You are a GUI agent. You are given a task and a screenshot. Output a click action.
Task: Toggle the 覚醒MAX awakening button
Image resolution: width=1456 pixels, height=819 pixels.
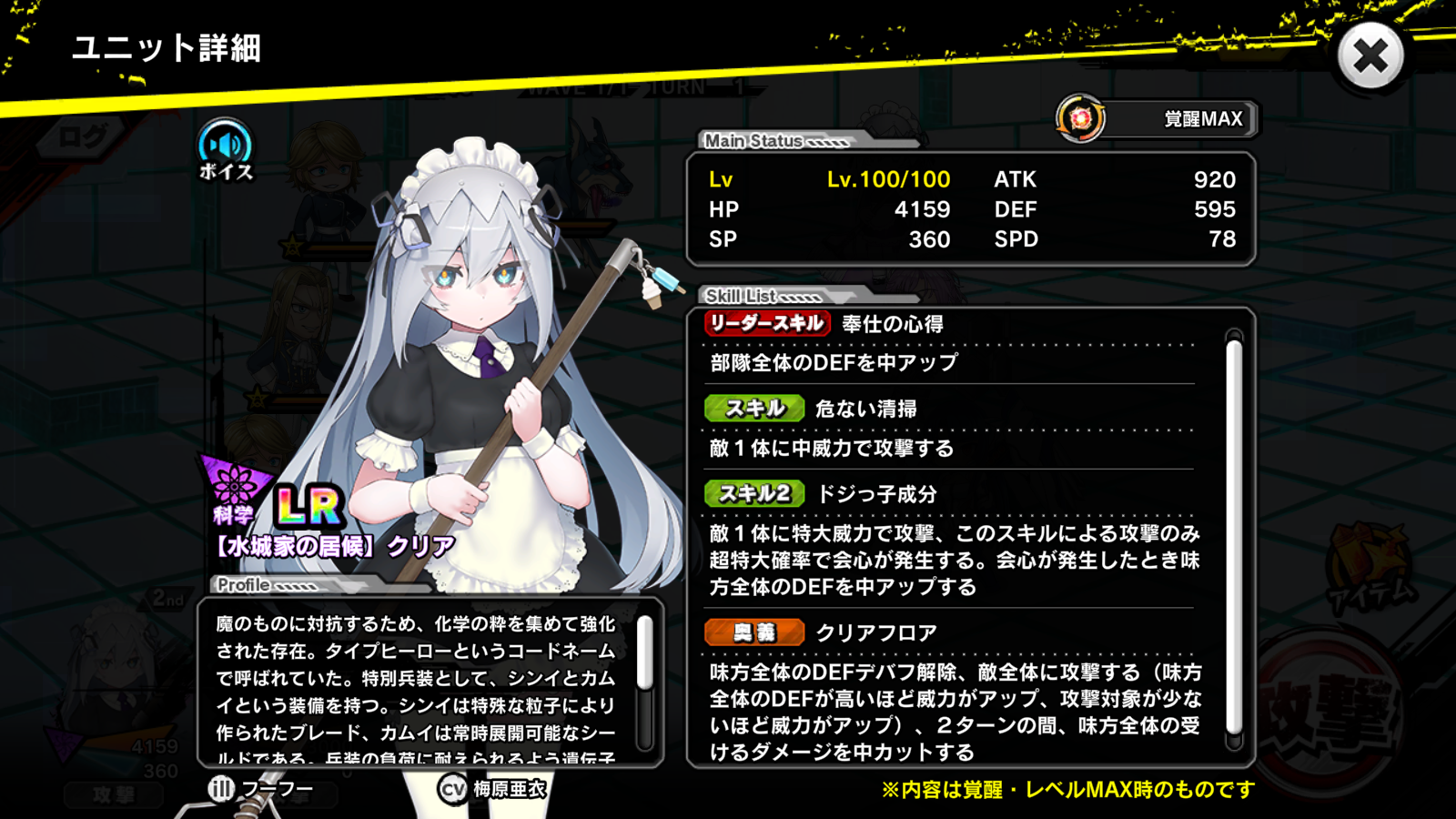coord(1158,118)
